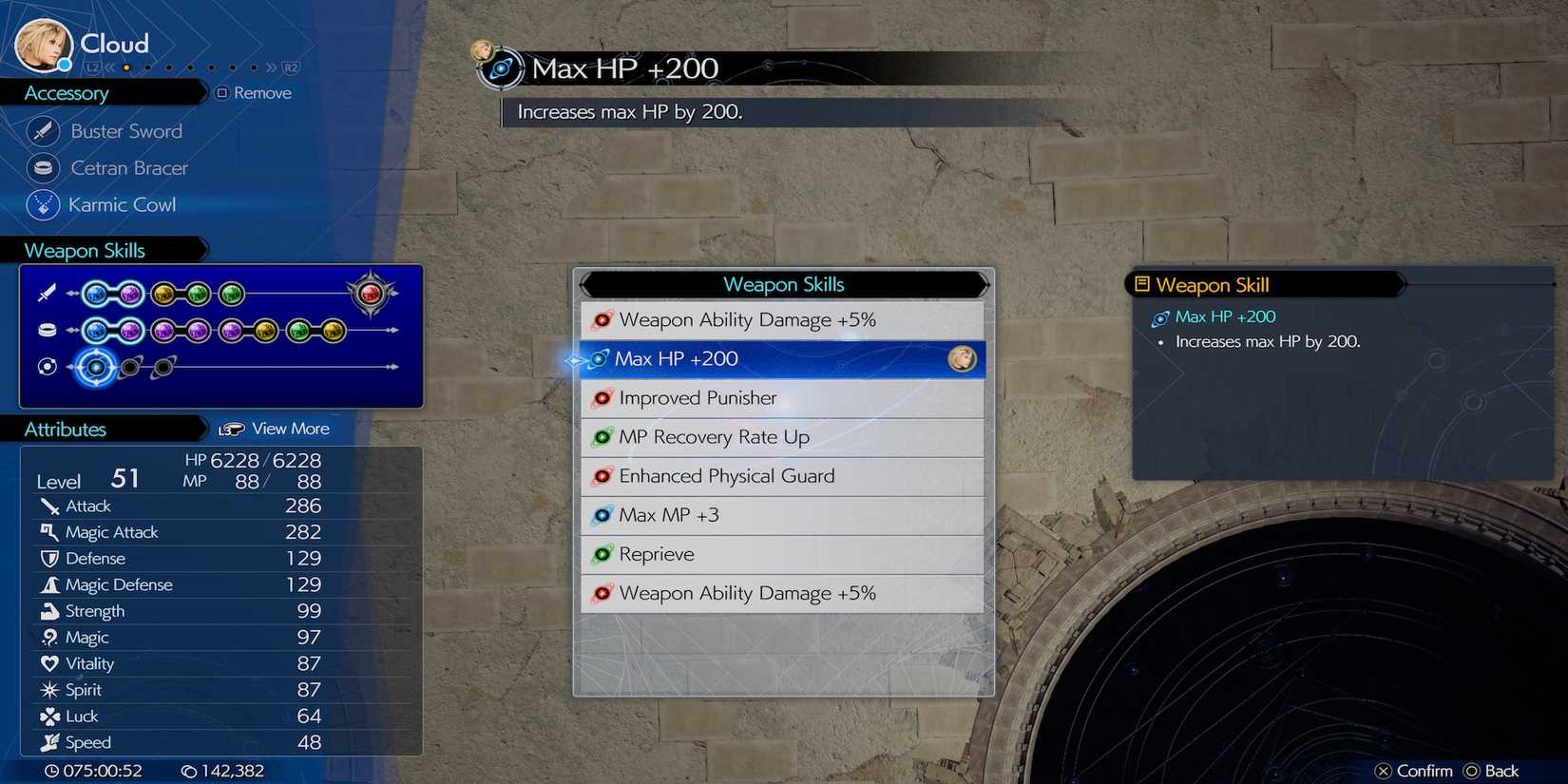
Task: Click the left arrow on the Weapon Skills title bar
Action: pos(588,284)
